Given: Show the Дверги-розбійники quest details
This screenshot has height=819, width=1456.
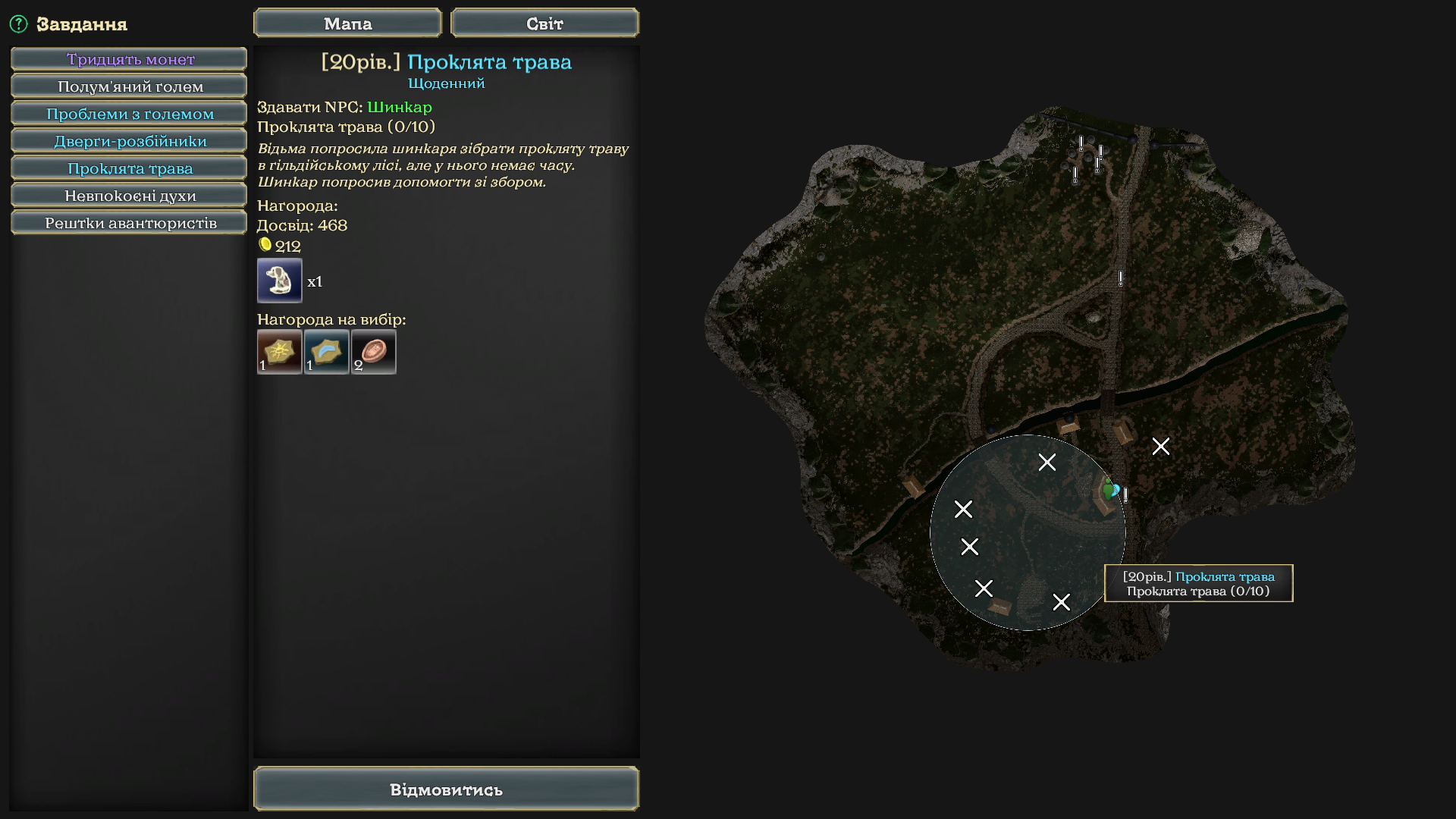Looking at the screenshot, I should (130, 141).
